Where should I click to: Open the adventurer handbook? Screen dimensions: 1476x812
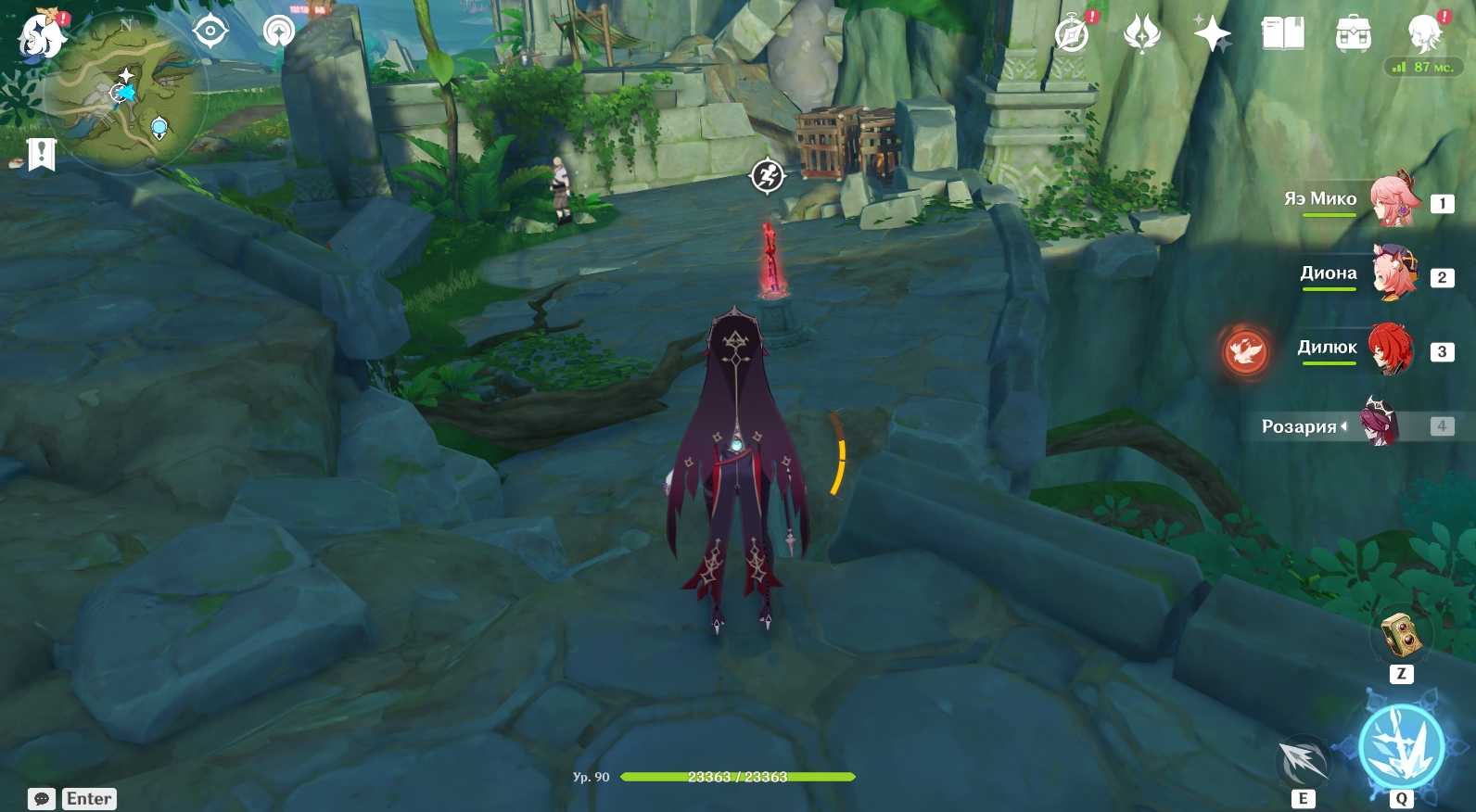coord(1283,34)
